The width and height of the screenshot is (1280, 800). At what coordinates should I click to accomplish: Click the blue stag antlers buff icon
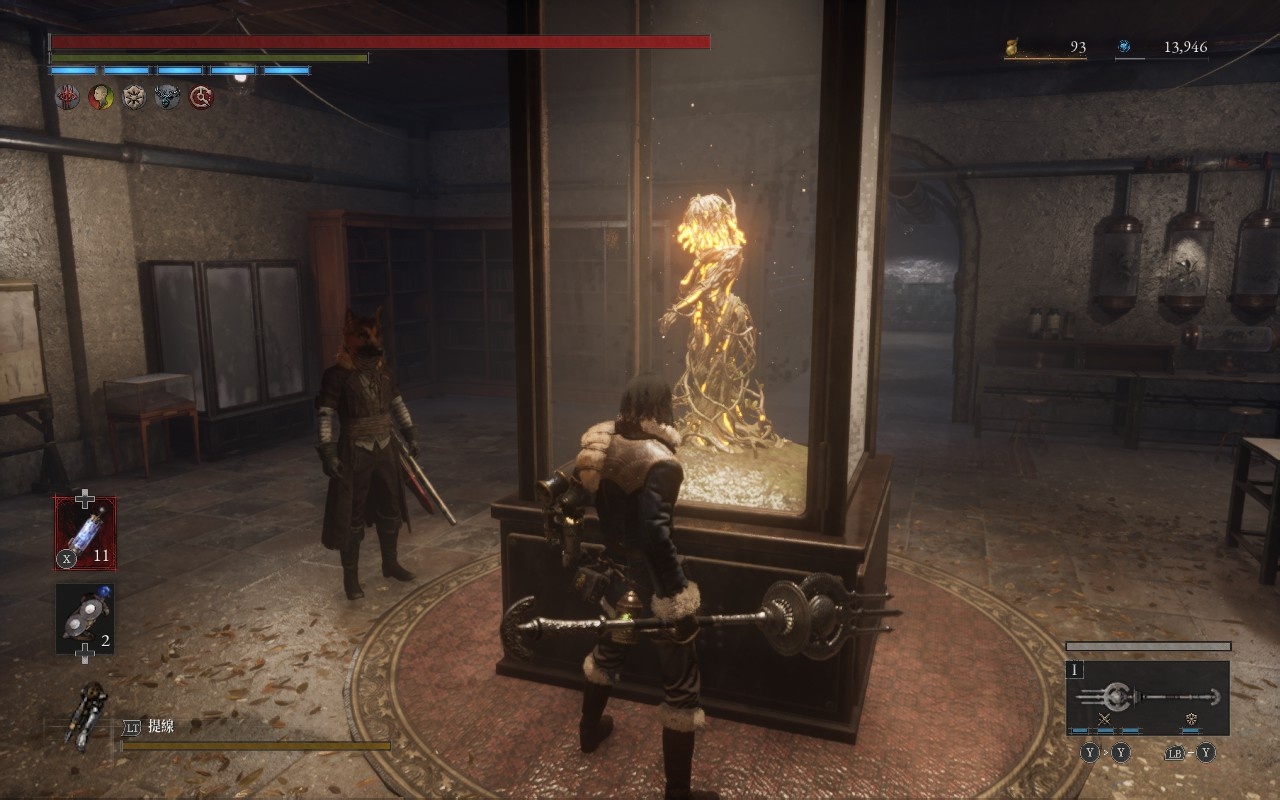(167, 97)
